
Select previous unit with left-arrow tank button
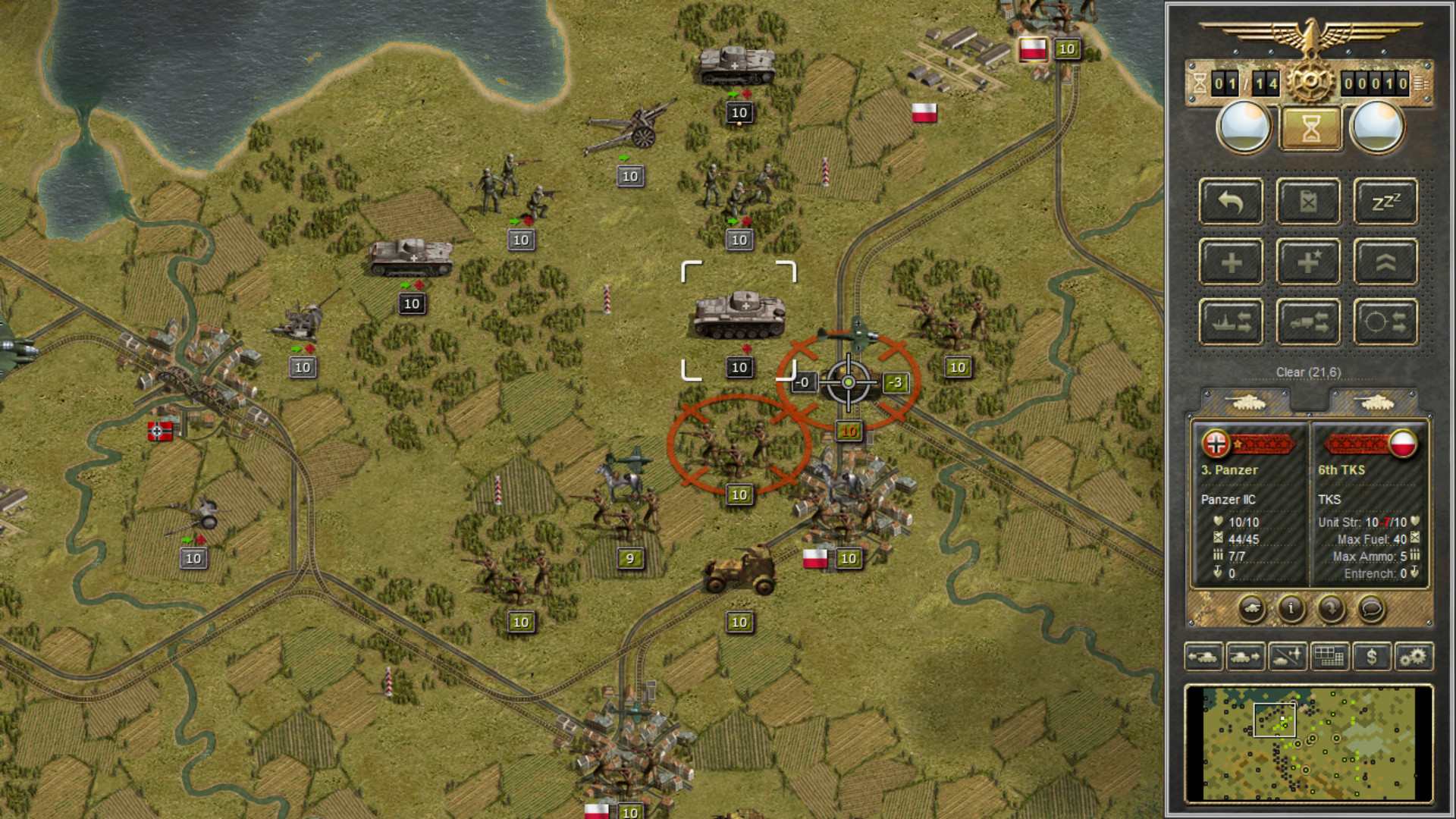[1203, 657]
